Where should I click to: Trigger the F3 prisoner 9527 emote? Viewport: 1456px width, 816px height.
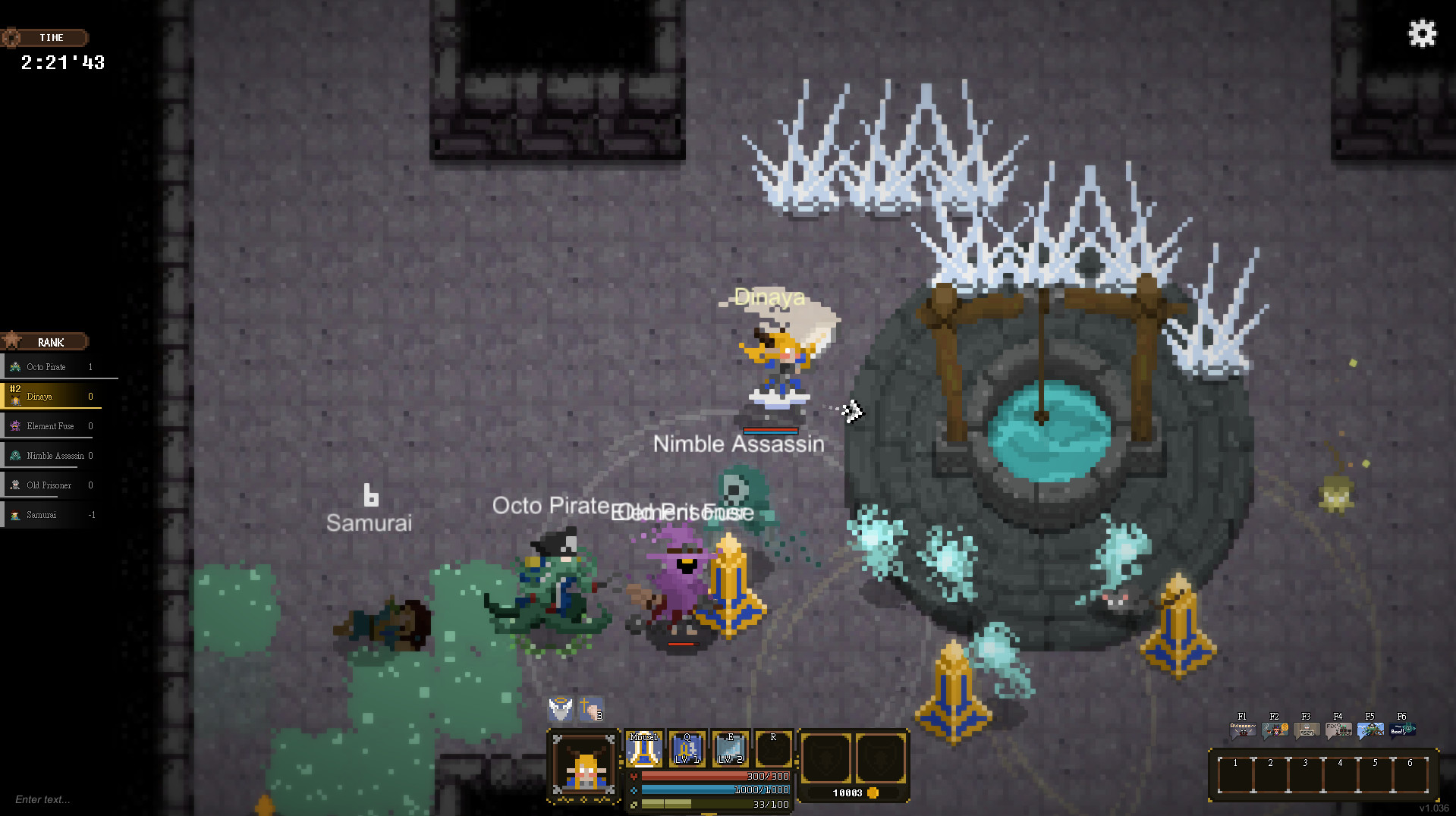point(1306,730)
